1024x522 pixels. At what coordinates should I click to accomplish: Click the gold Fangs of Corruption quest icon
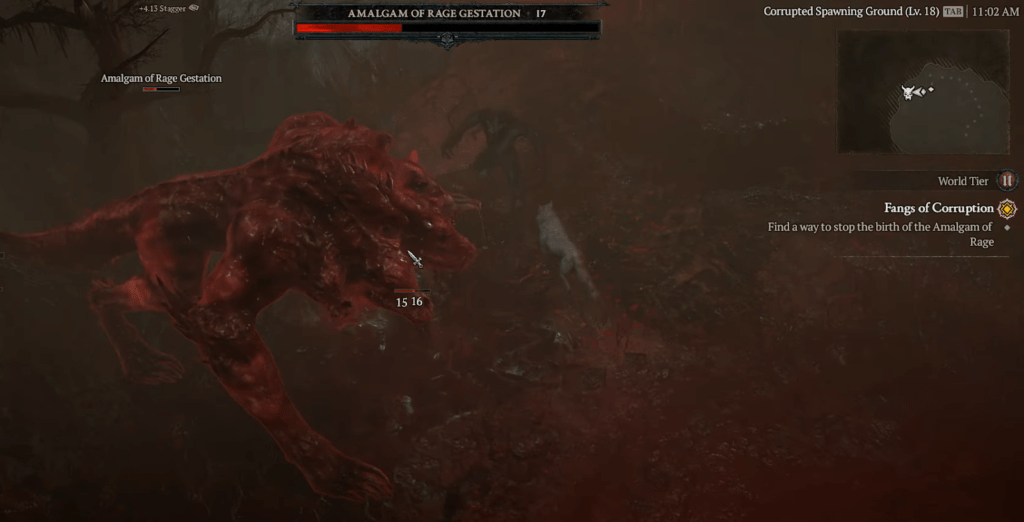click(x=1007, y=209)
